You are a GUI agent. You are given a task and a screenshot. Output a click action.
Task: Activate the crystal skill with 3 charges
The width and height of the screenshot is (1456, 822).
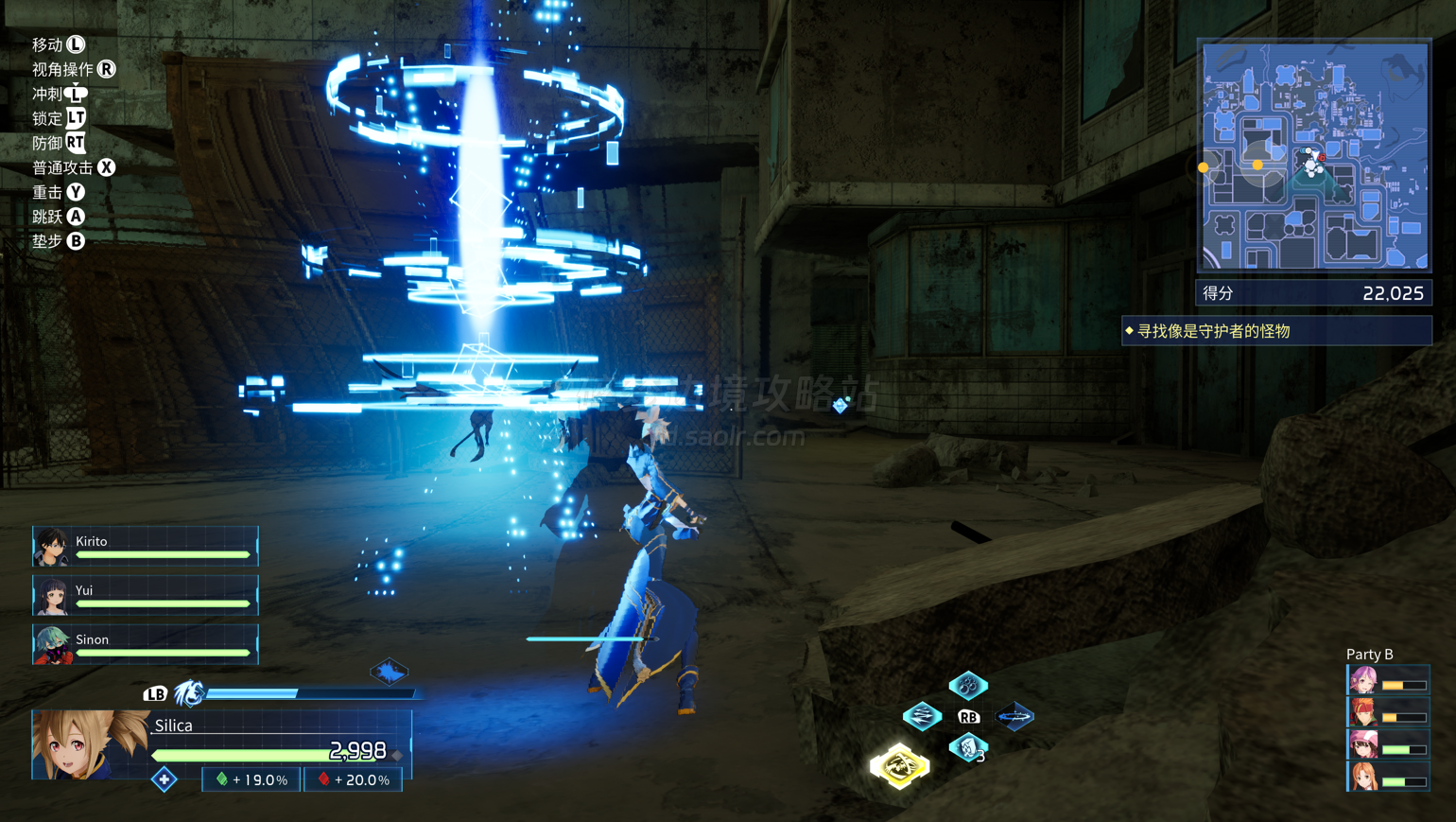pos(967,747)
